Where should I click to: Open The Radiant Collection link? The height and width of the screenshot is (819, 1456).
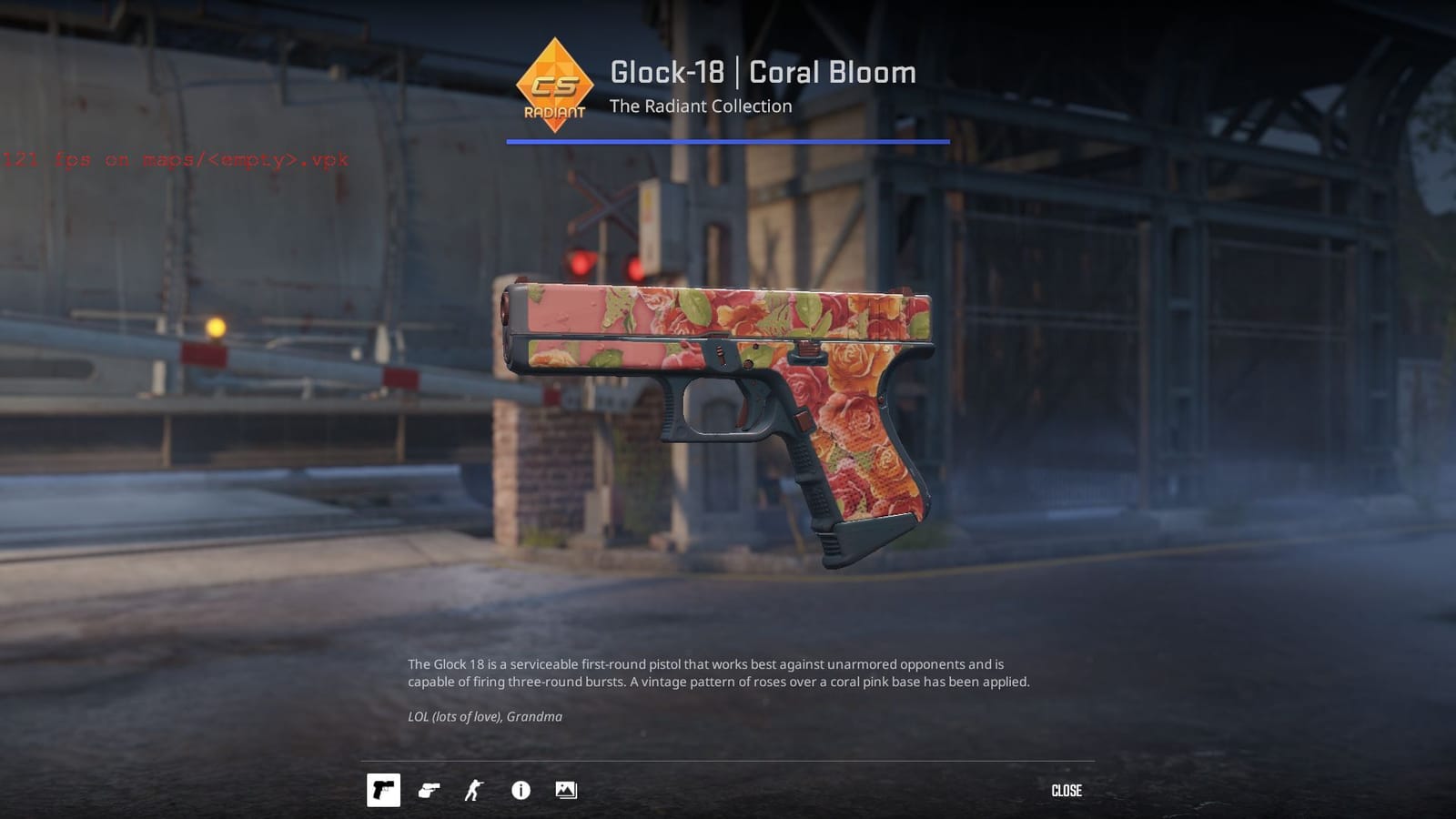[x=701, y=106]
